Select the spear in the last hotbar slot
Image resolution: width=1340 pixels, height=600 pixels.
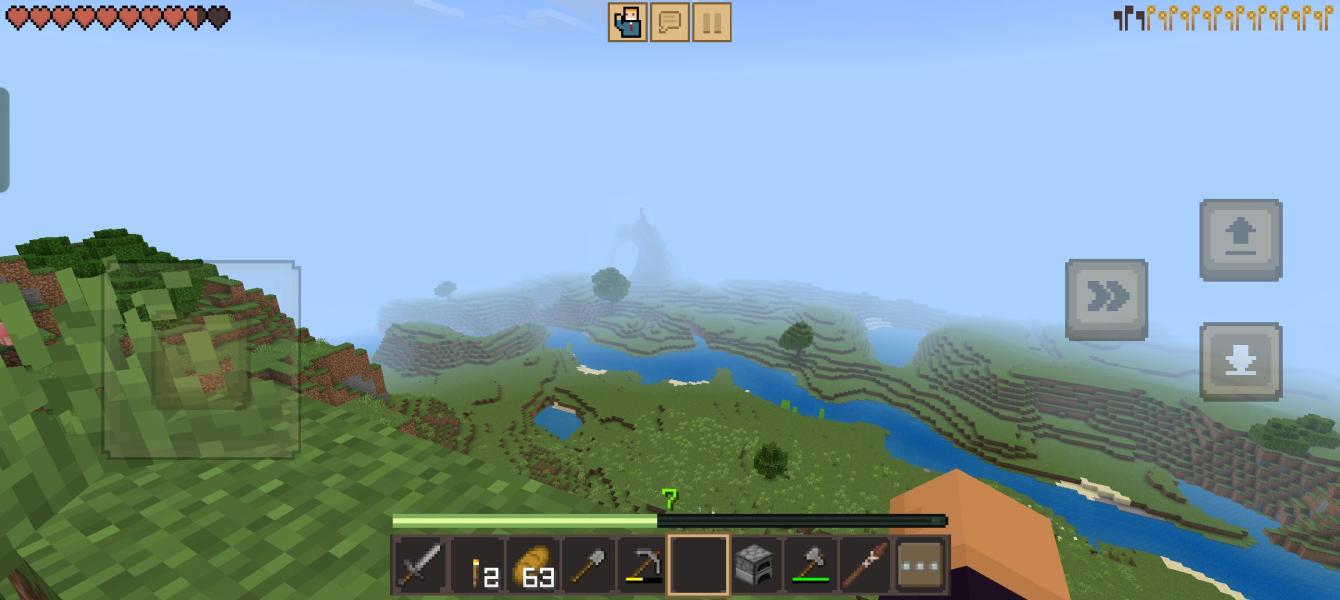pyautogui.click(x=865, y=566)
